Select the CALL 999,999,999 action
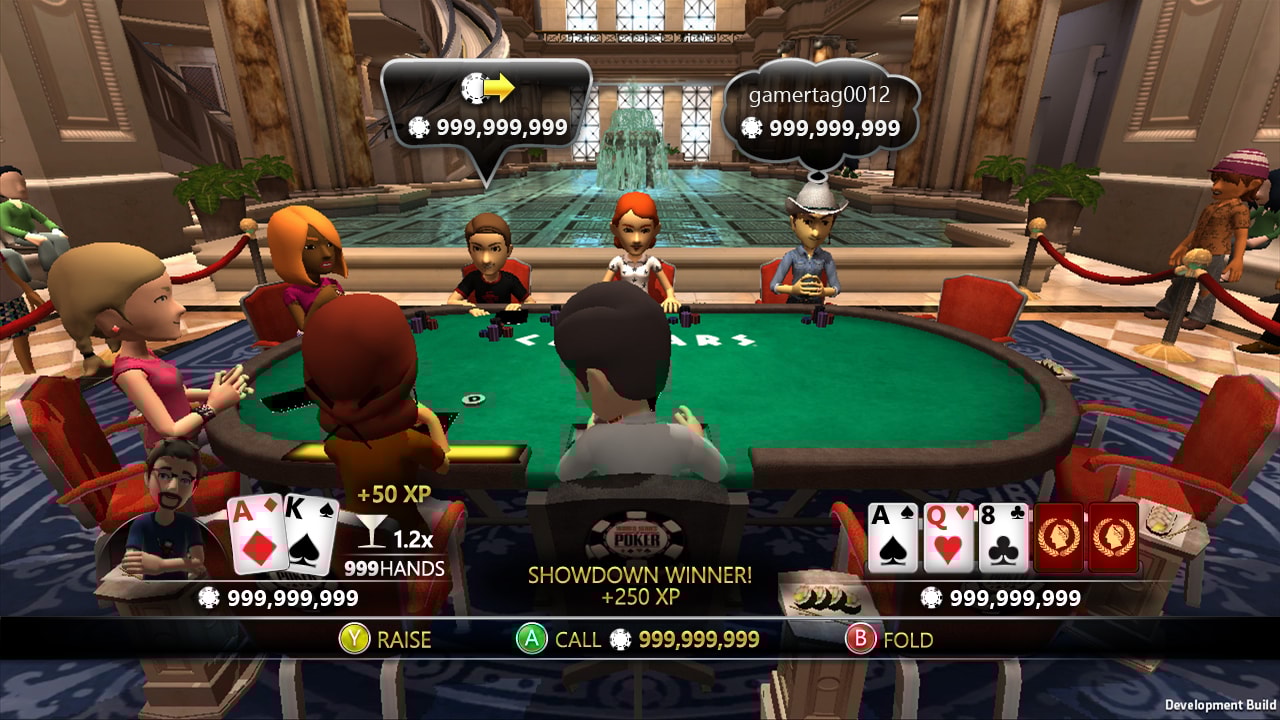Viewport: 1280px width, 720px height. tap(637, 640)
